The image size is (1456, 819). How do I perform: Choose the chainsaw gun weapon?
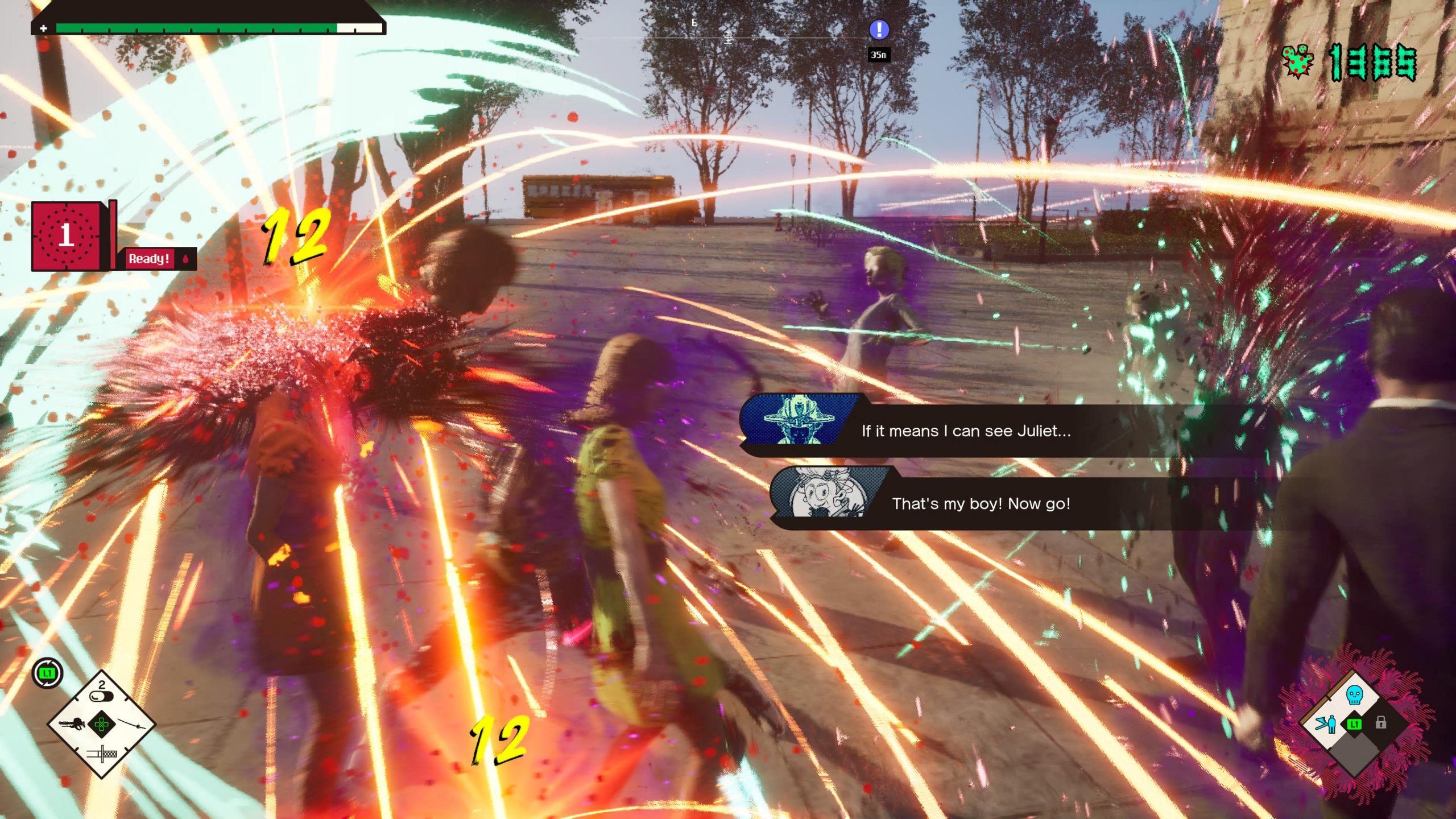[x=71, y=724]
